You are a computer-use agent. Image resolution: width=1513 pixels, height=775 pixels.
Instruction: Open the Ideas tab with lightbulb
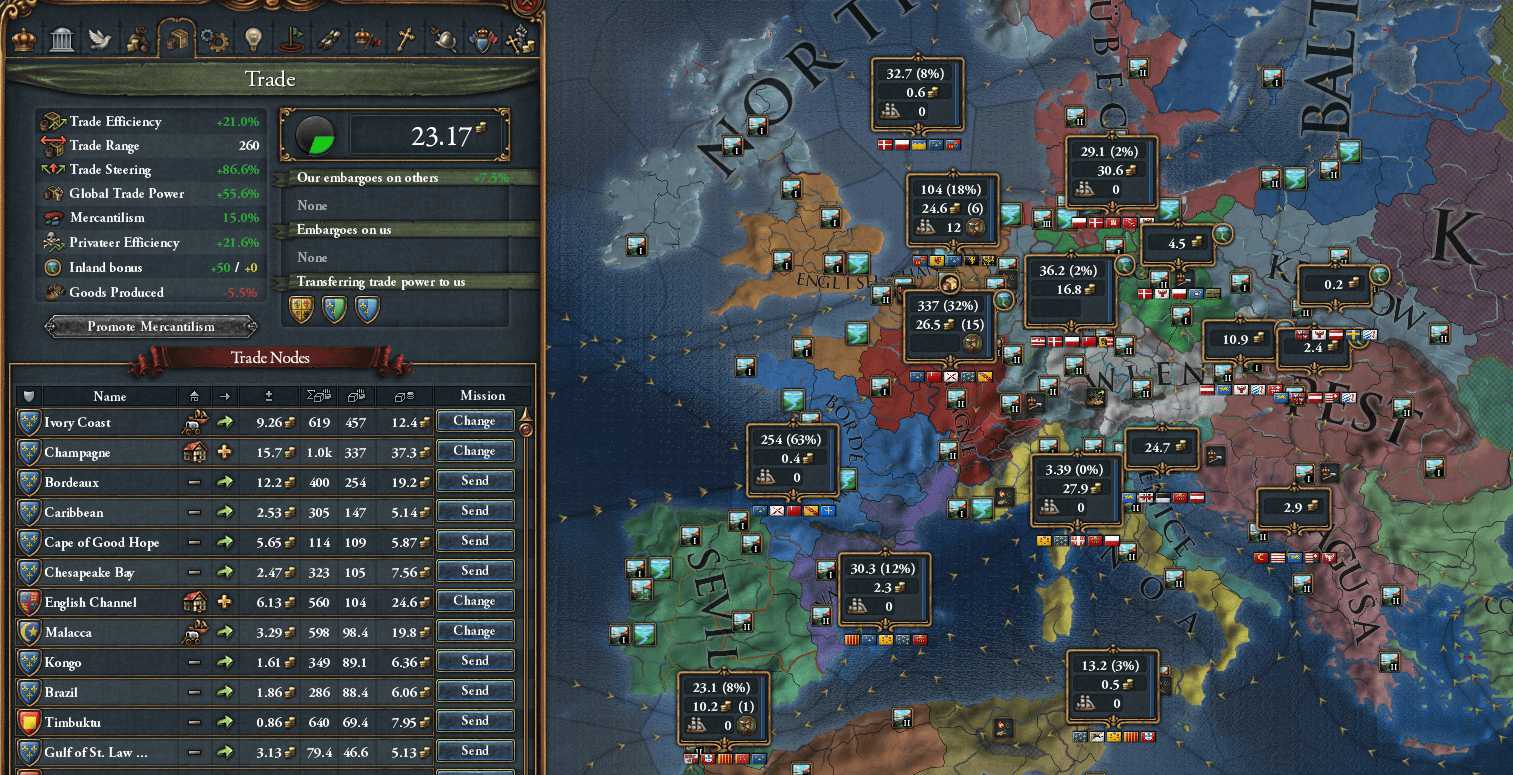[x=251, y=39]
